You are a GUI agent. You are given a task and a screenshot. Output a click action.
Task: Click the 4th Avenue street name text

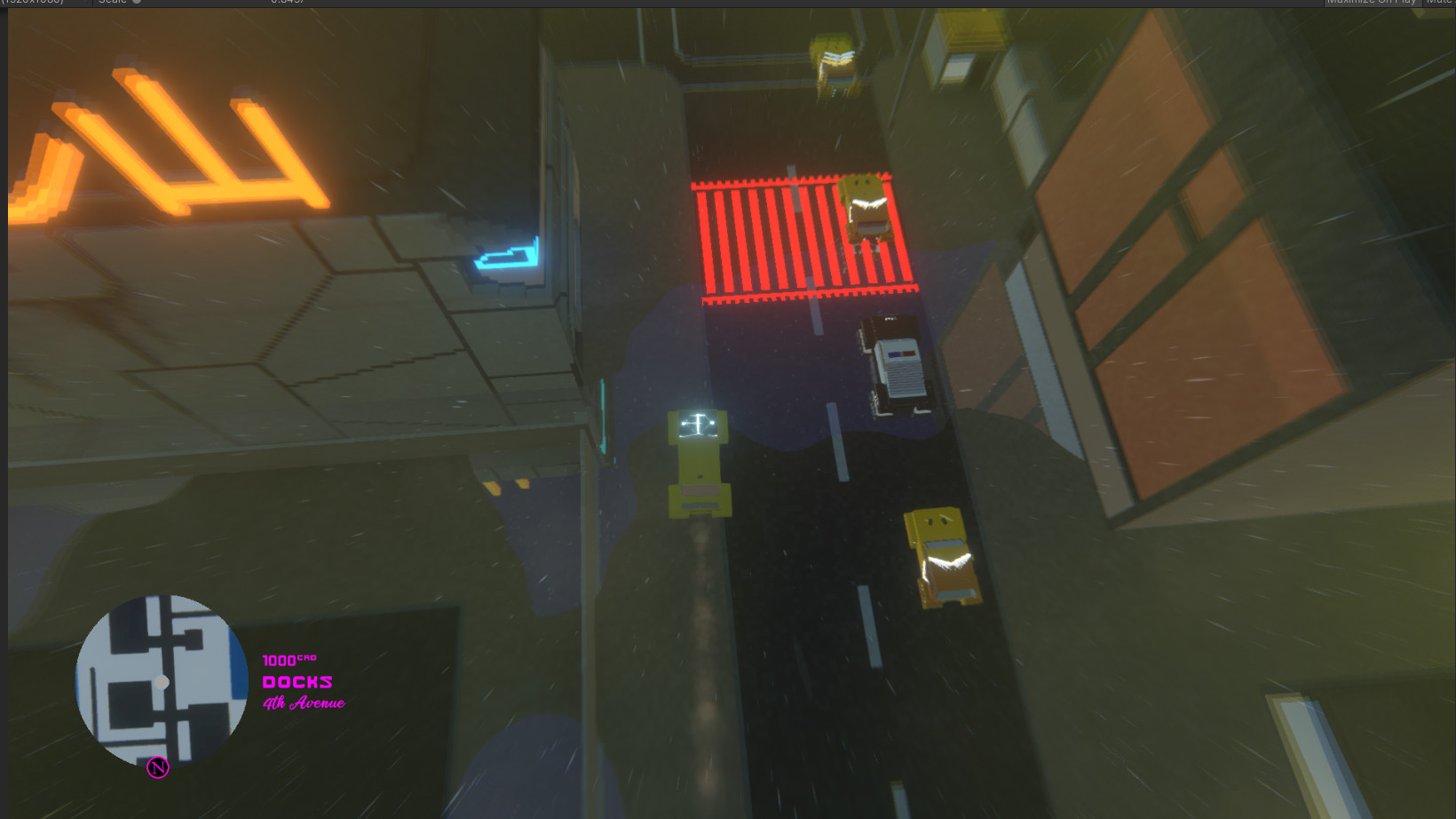point(304,704)
